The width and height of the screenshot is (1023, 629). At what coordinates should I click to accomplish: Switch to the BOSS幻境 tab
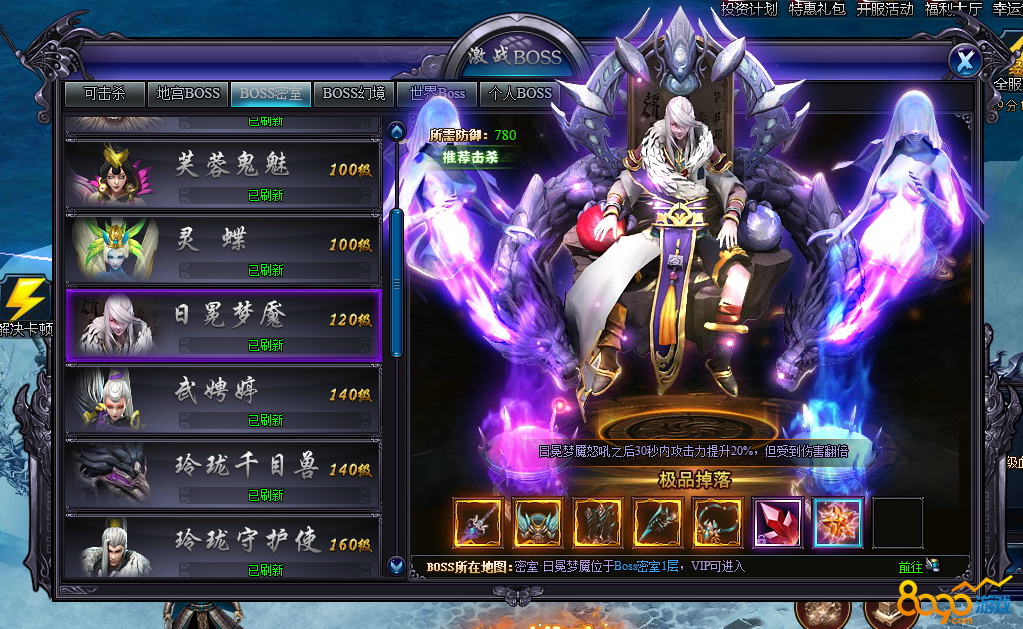[x=354, y=93]
